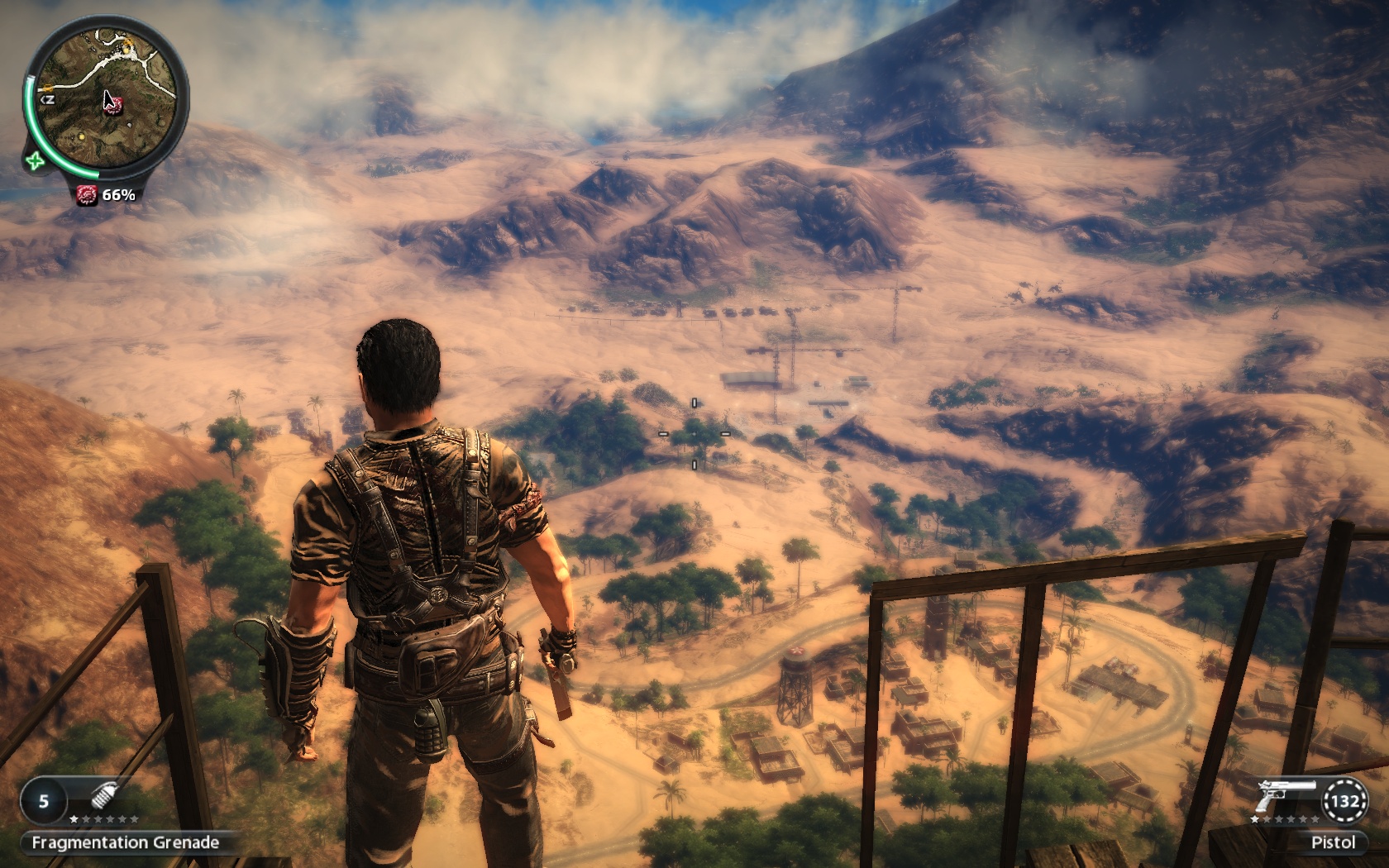Click the red faction emblem beside 66%

(88, 193)
